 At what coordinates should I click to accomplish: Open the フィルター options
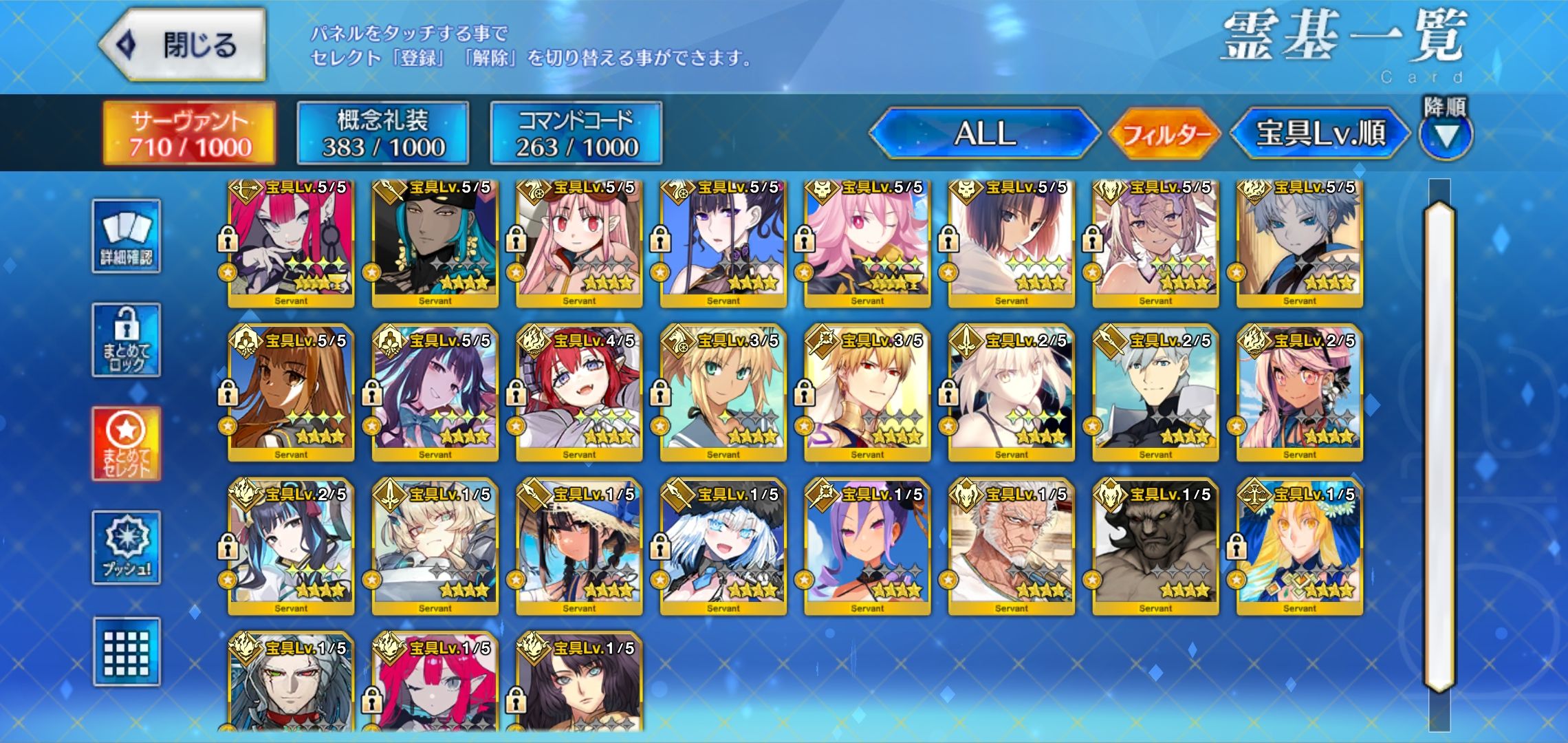click(x=1165, y=133)
